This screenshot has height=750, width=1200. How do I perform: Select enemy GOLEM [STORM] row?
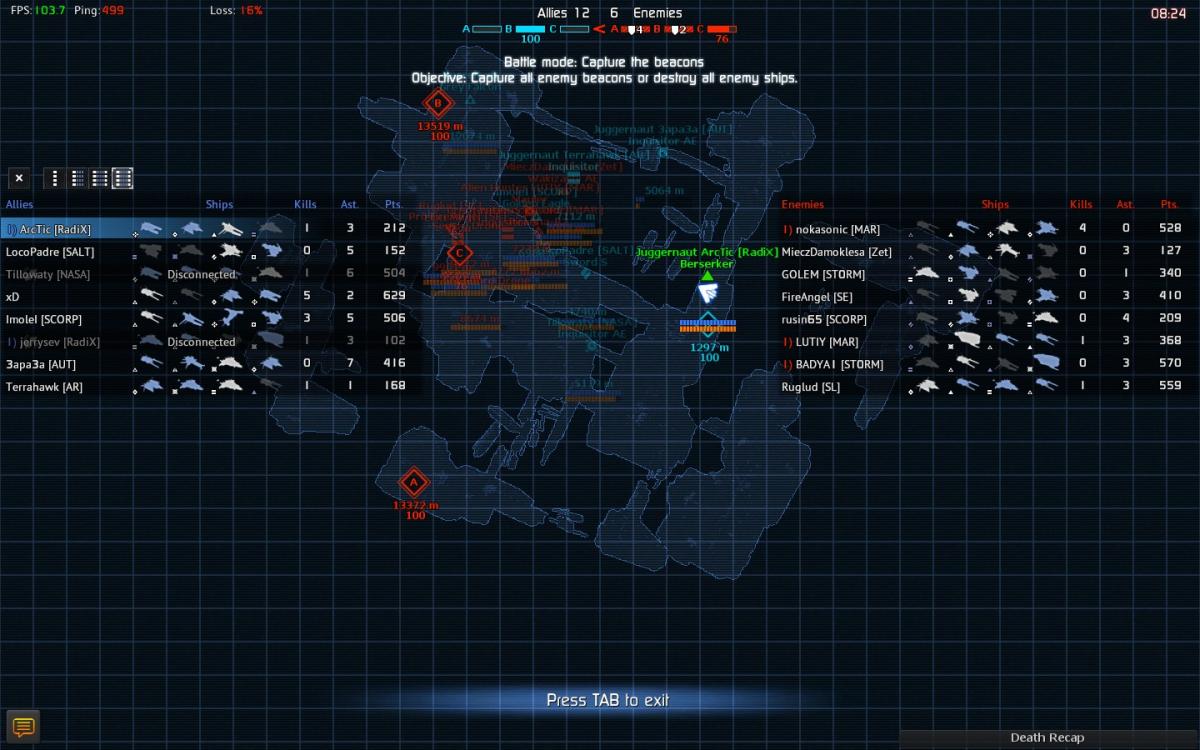(x=823, y=274)
